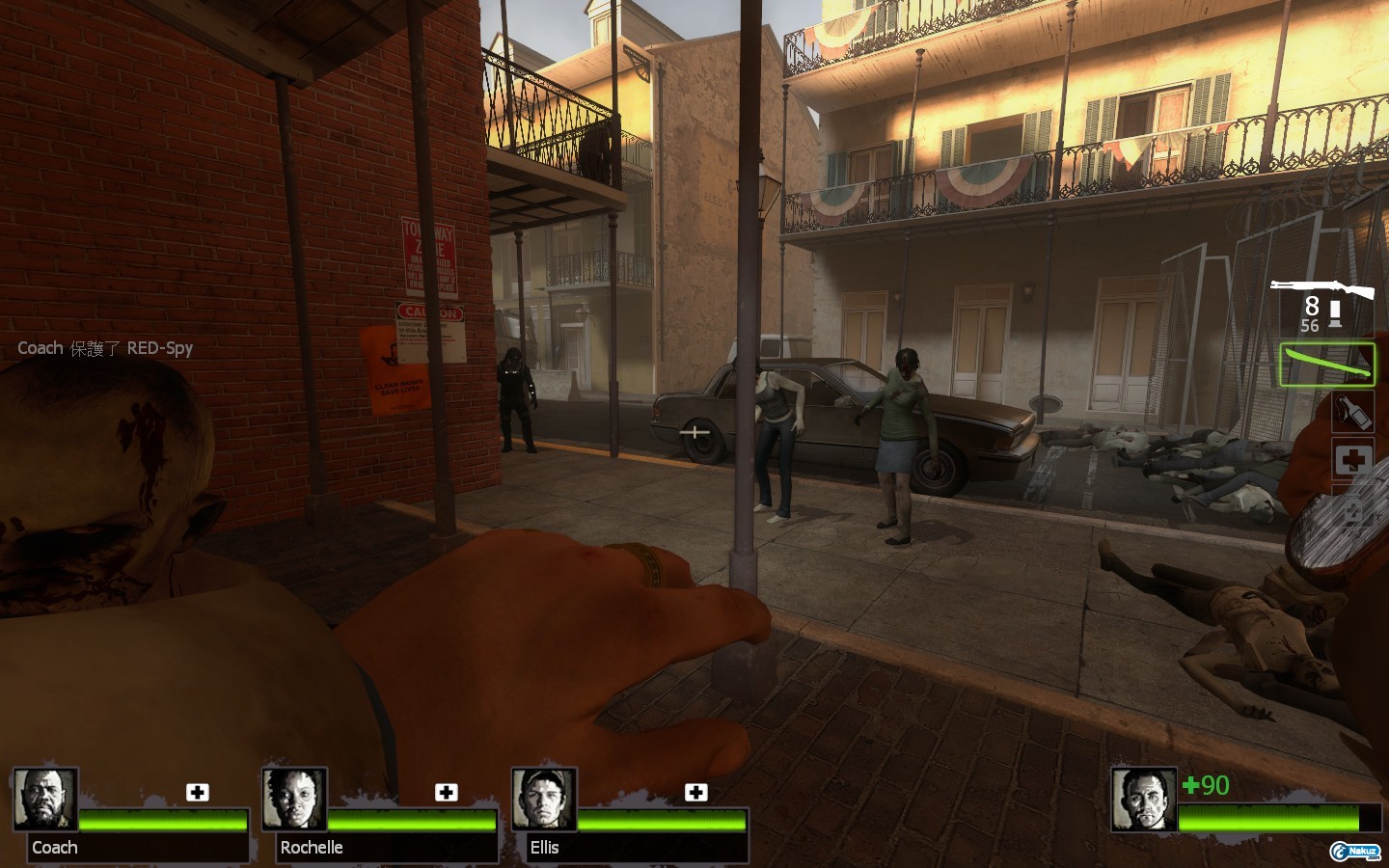Viewport: 1389px width, 868px height.
Task: Click your own survivor portrait beside +90
Action: pyautogui.click(x=1144, y=800)
